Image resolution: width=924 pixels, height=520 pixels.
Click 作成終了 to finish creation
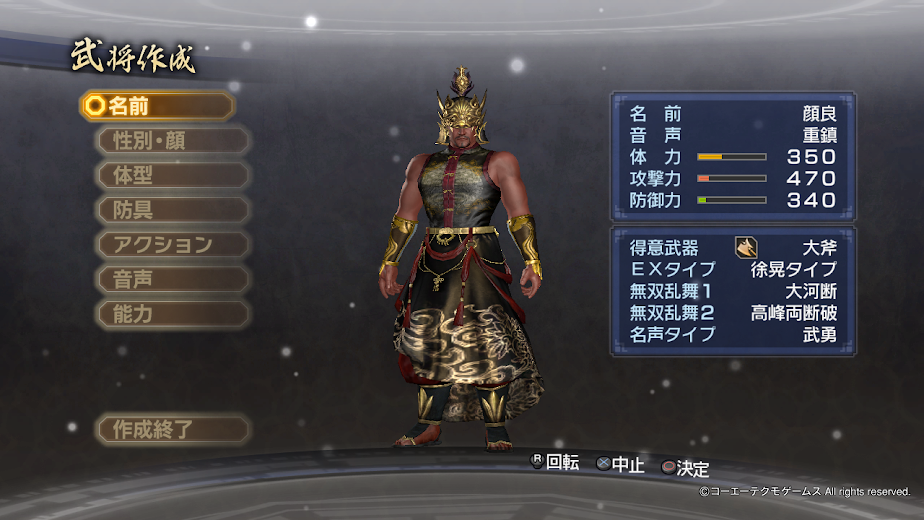point(173,430)
